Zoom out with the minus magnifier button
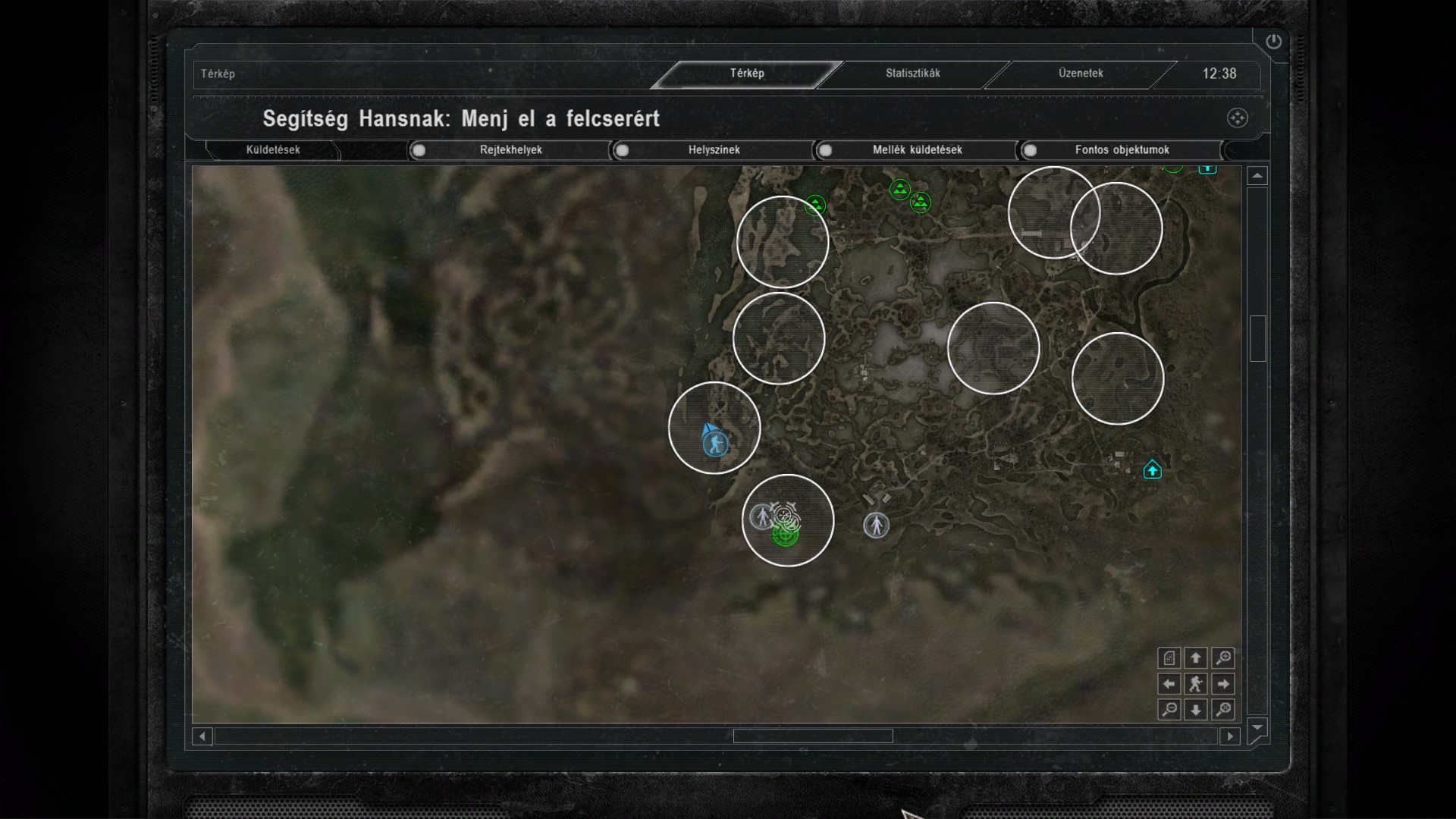1456x819 pixels. pyautogui.click(x=1169, y=710)
